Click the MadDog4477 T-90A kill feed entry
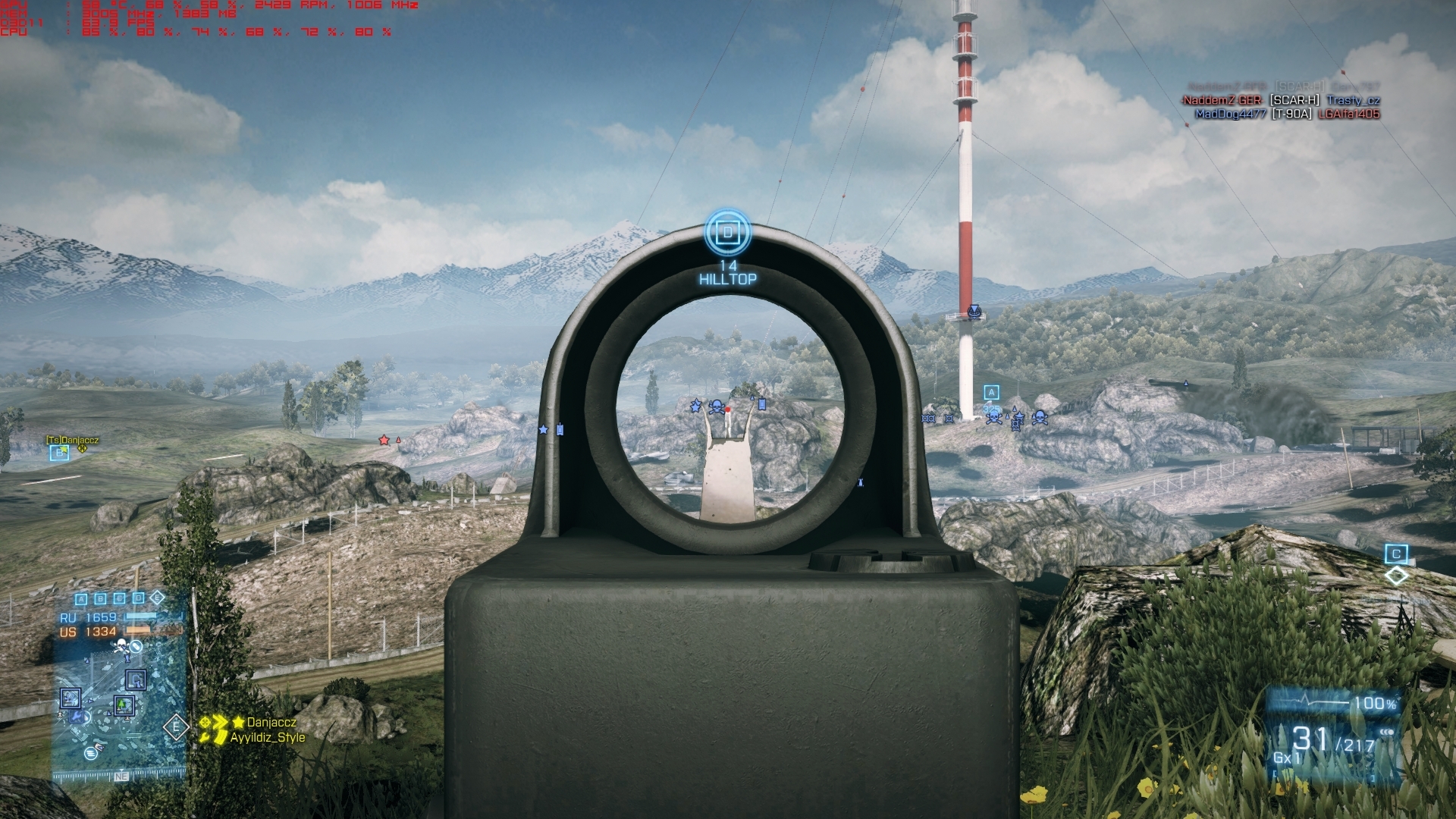This screenshot has height=819, width=1456. click(x=1287, y=115)
